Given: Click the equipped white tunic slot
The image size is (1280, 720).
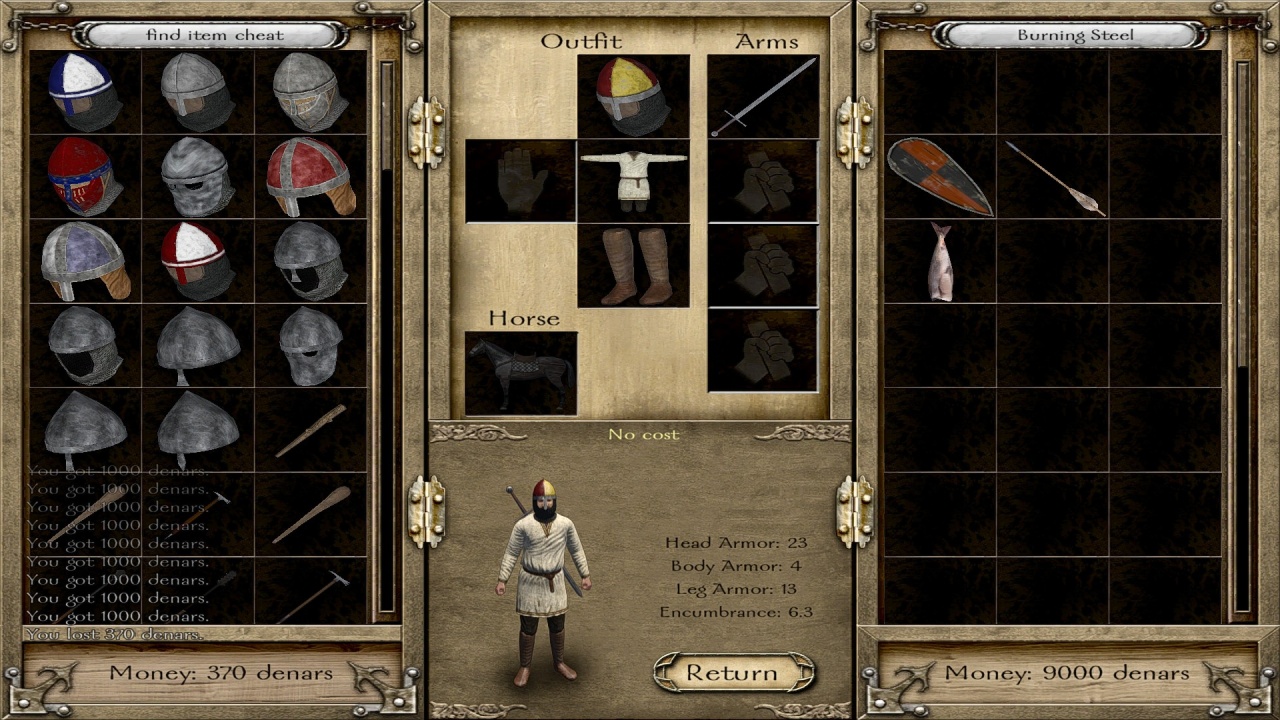Looking at the screenshot, I should tap(633, 180).
